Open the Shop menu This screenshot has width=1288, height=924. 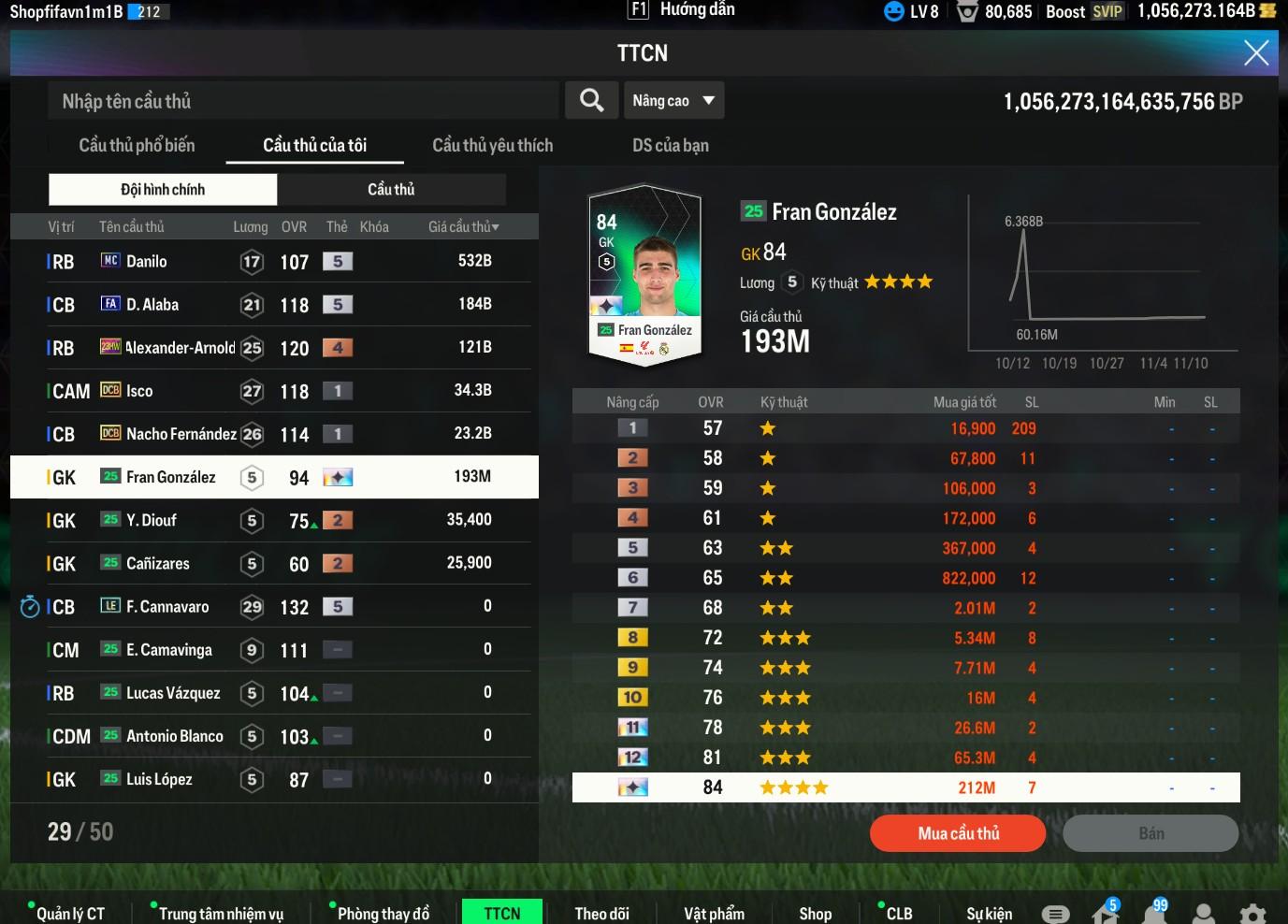[815, 914]
